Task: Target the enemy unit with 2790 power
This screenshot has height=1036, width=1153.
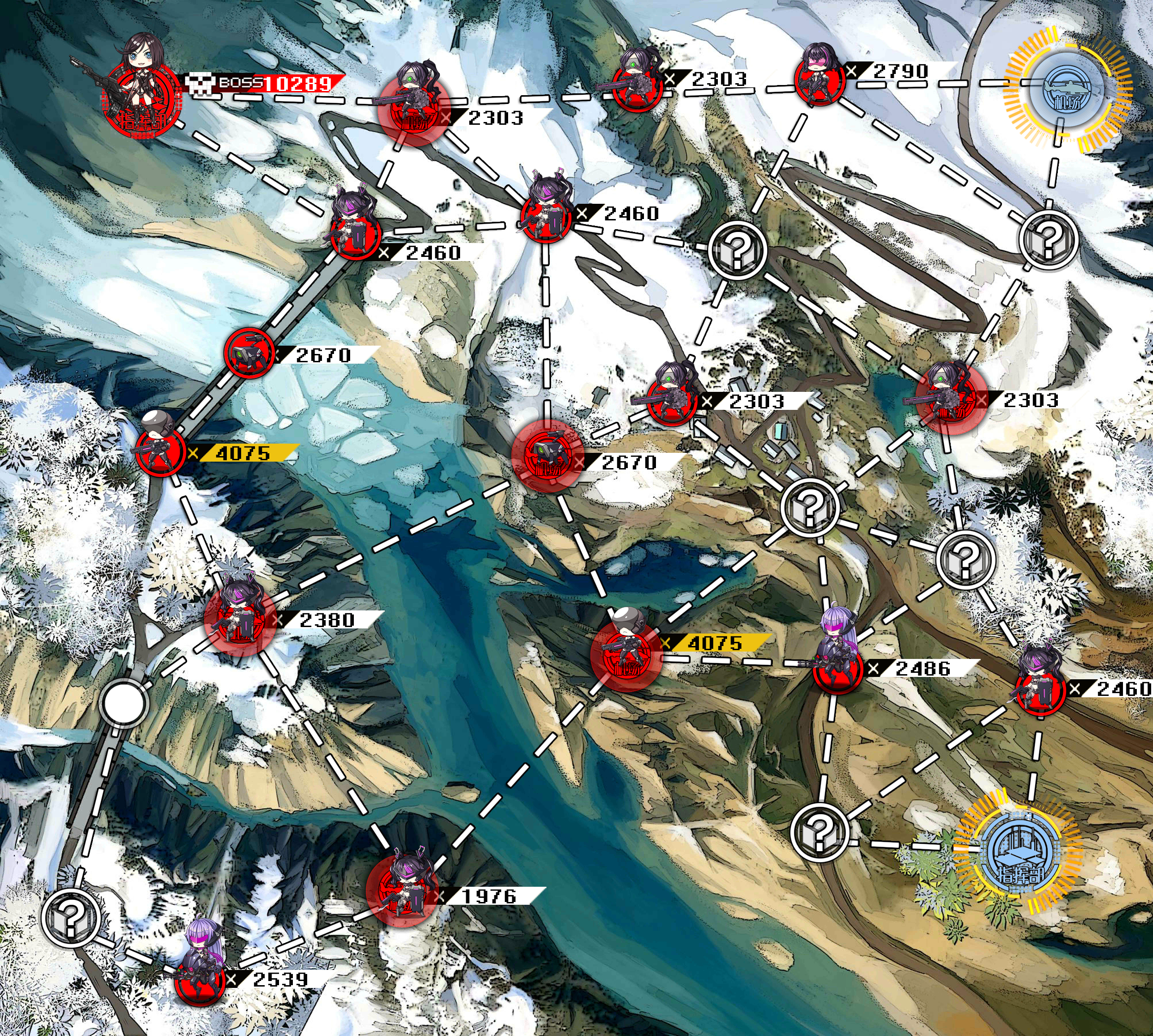Action: [819, 79]
